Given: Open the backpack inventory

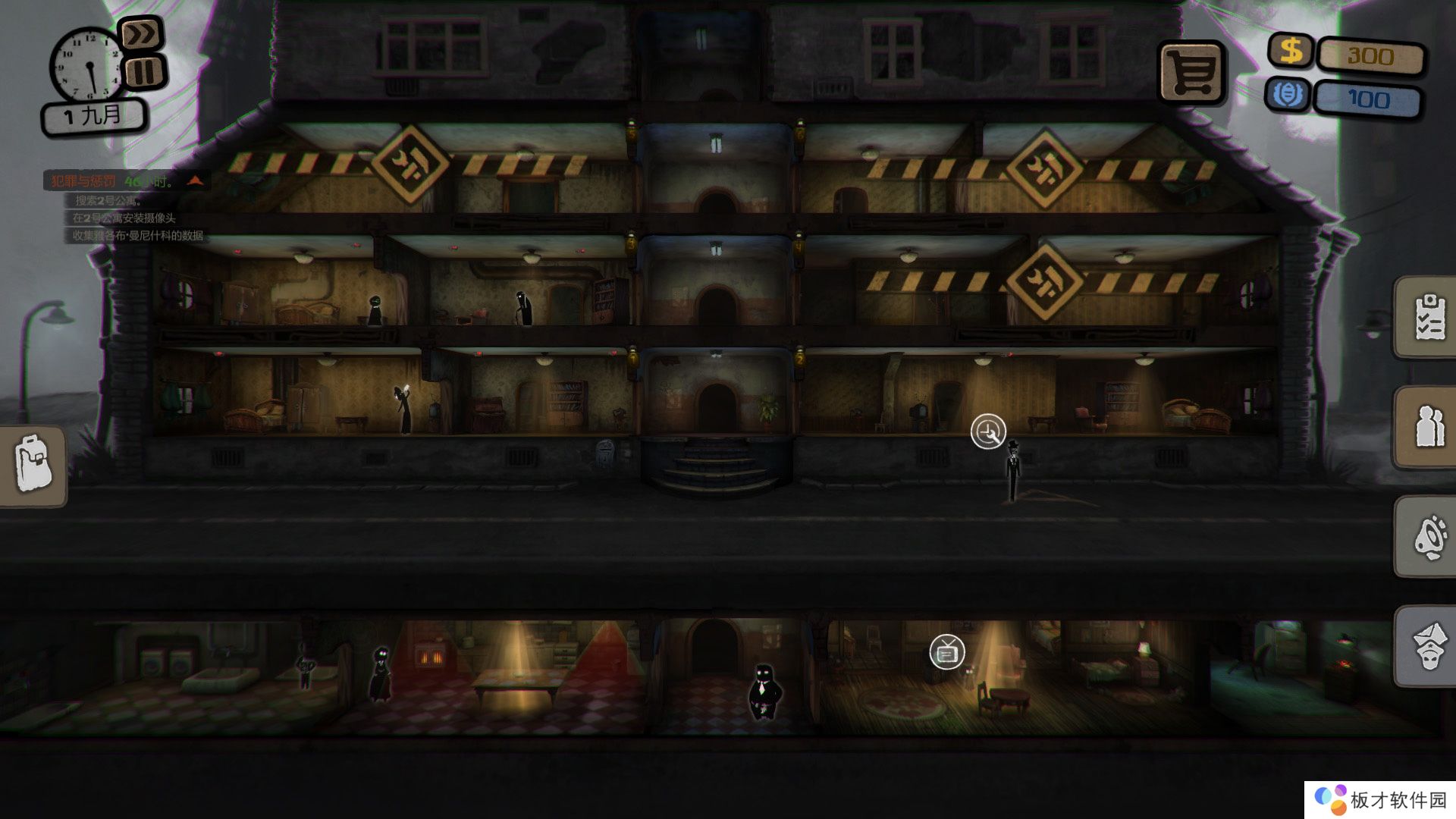Looking at the screenshot, I should point(33,465).
